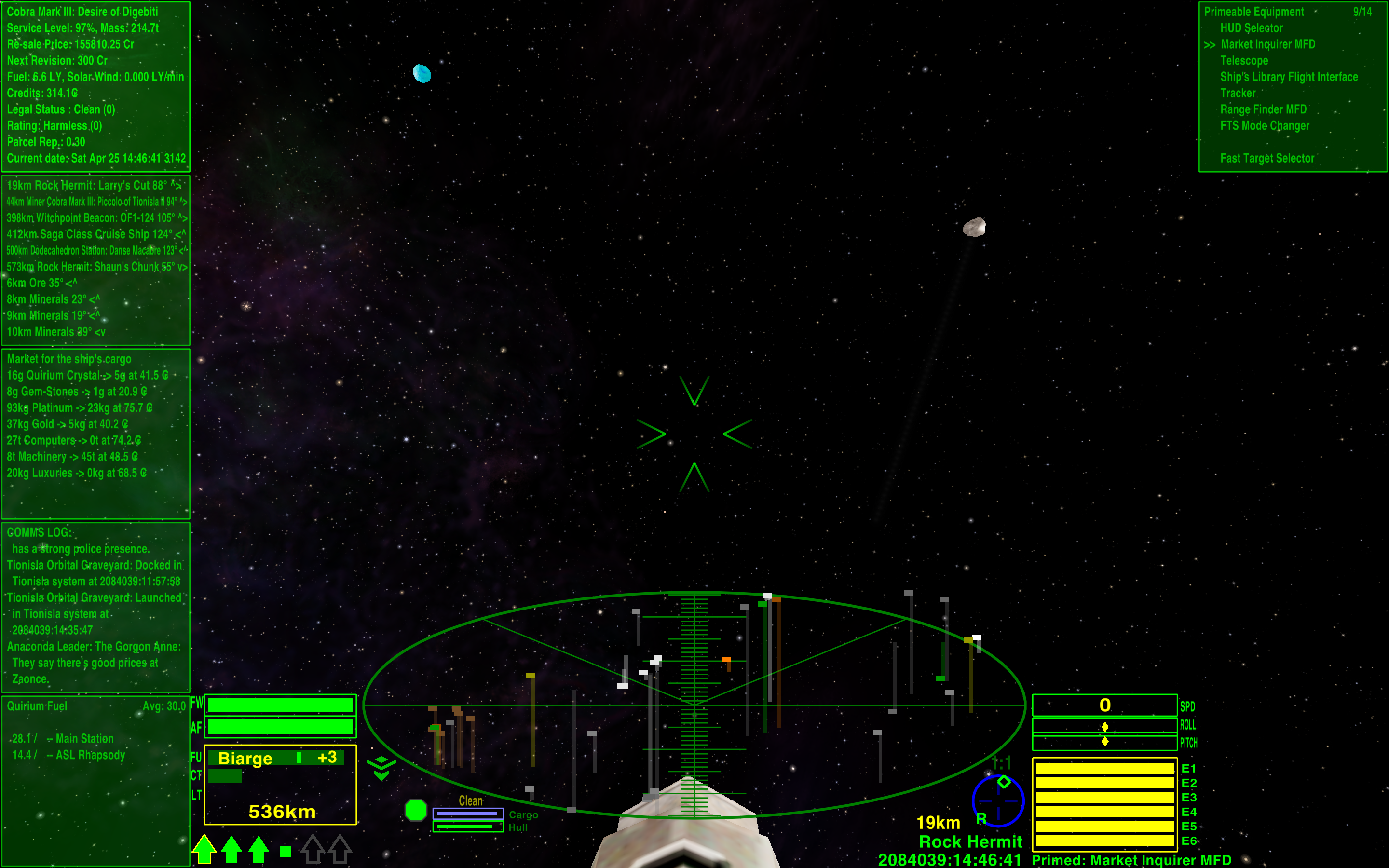This screenshot has height=868, width=1389.
Task: Pick the Saga Class Cruise Ship row
Action: 95,234
